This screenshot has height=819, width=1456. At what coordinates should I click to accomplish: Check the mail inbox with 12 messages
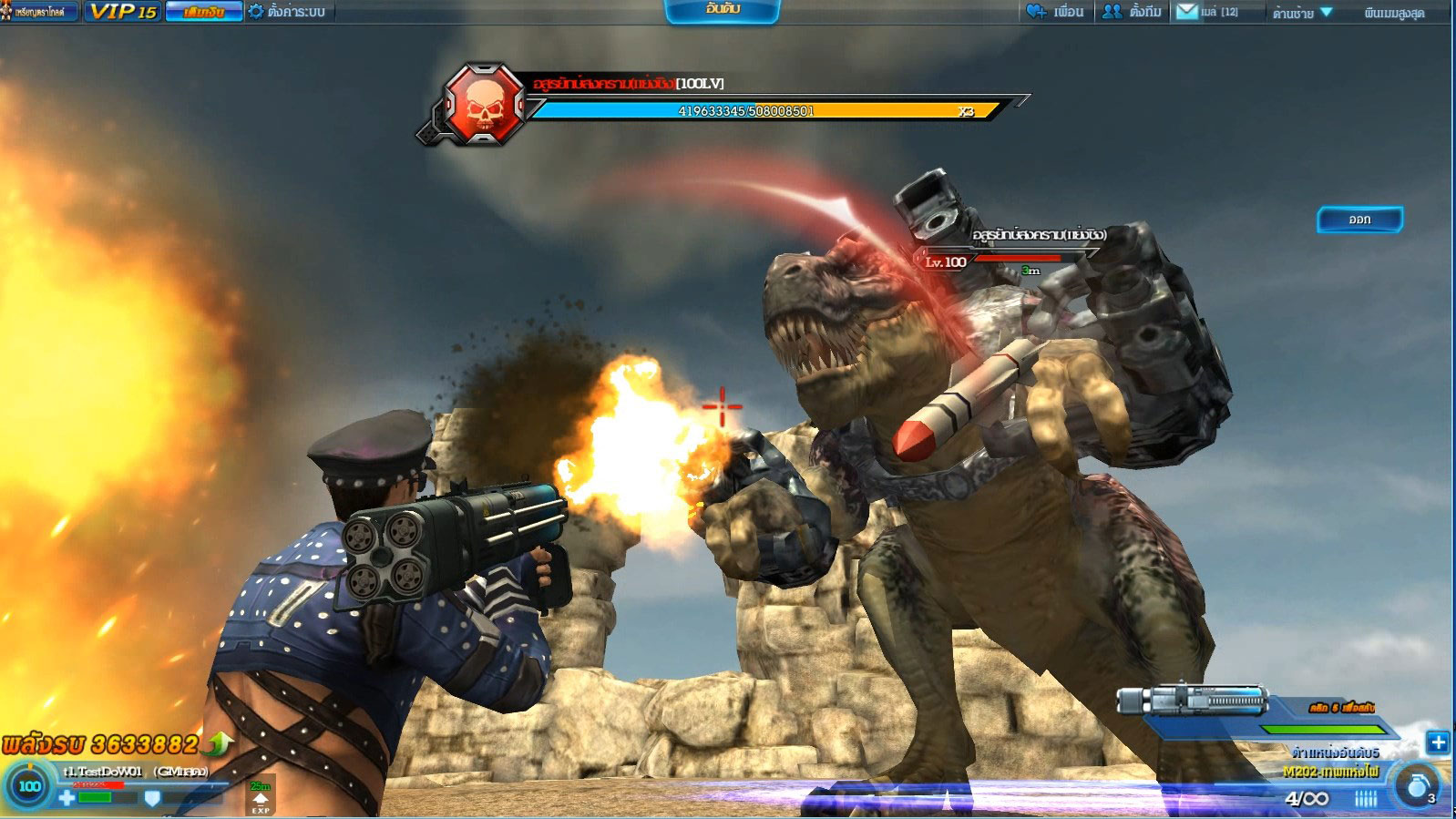point(1207,12)
